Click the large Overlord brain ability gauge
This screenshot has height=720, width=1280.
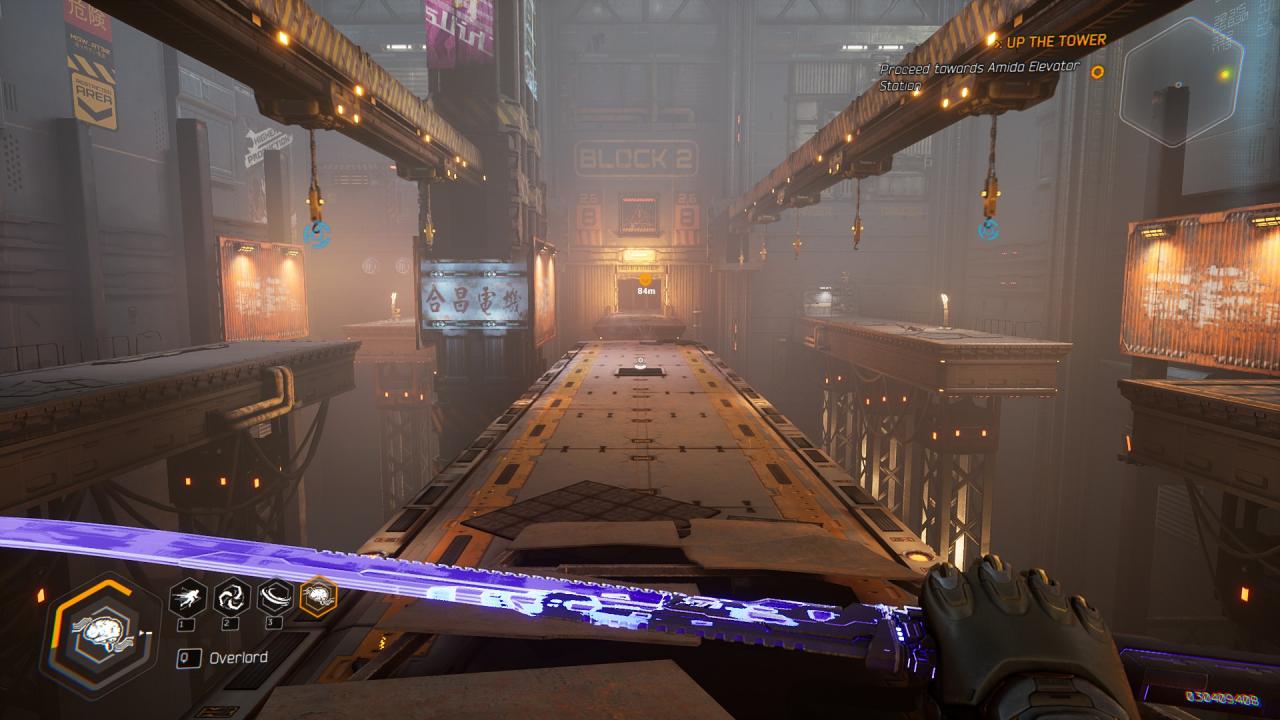click(x=99, y=634)
